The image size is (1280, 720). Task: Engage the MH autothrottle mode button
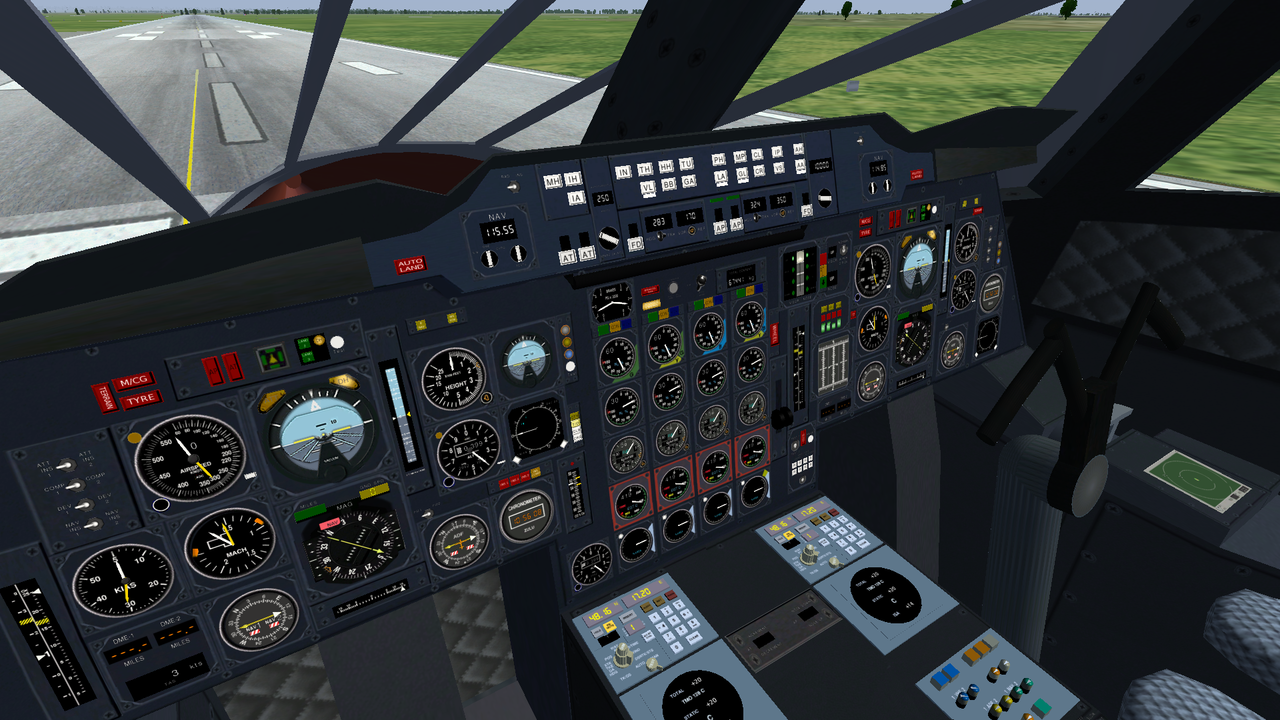tap(553, 182)
